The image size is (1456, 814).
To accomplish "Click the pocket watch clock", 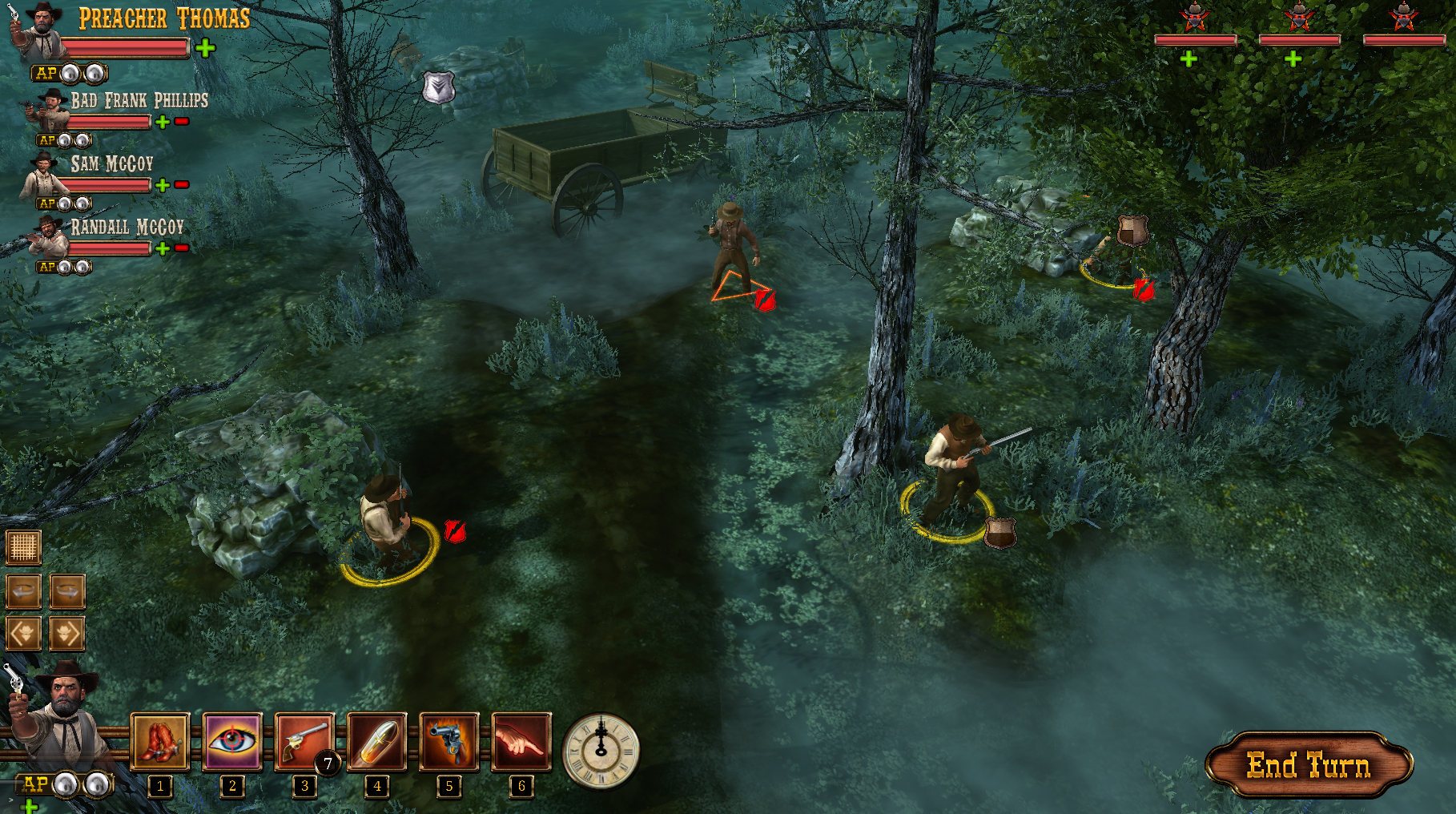I will pos(601,751).
